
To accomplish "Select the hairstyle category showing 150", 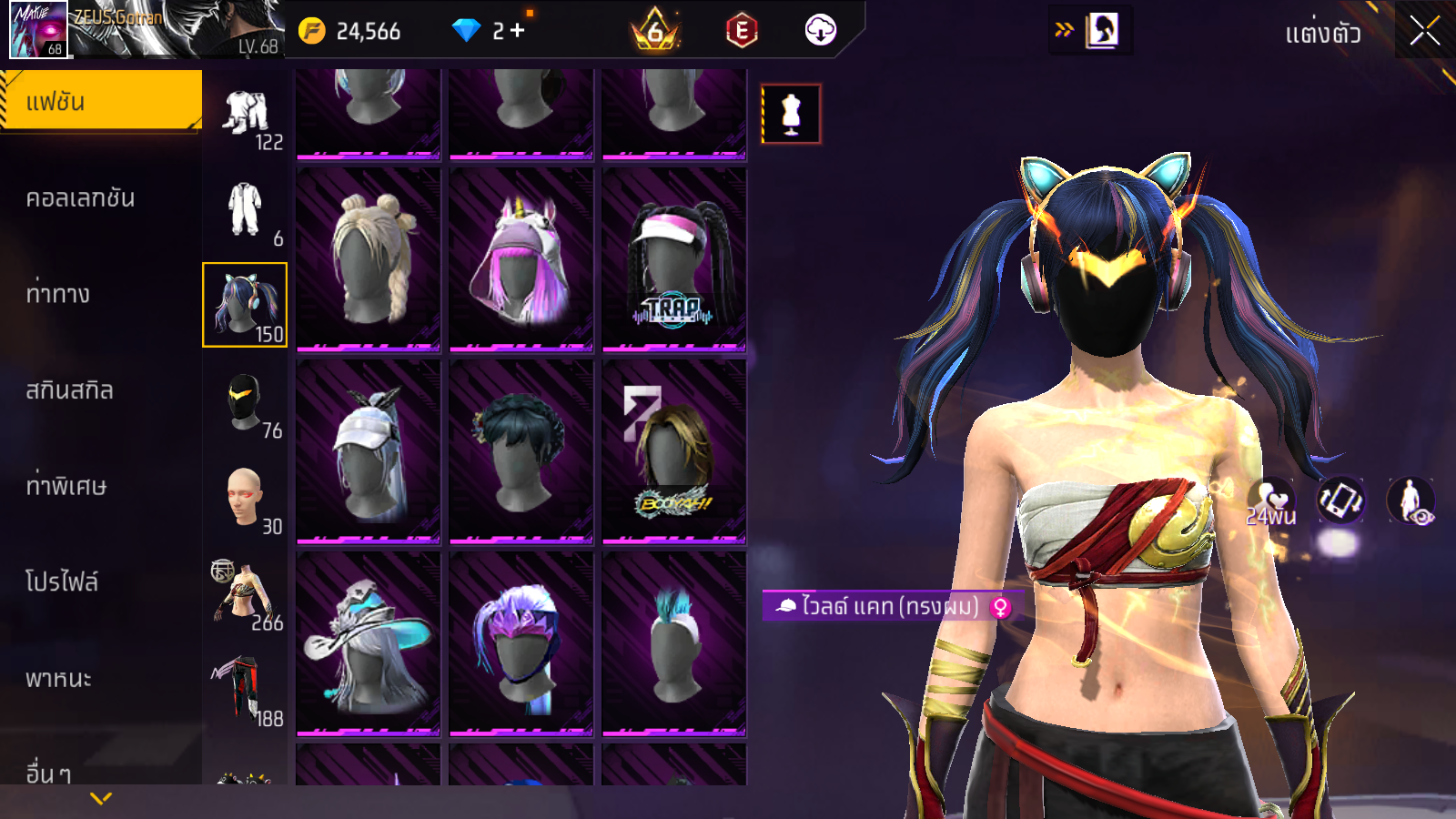I will pos(245,305).
